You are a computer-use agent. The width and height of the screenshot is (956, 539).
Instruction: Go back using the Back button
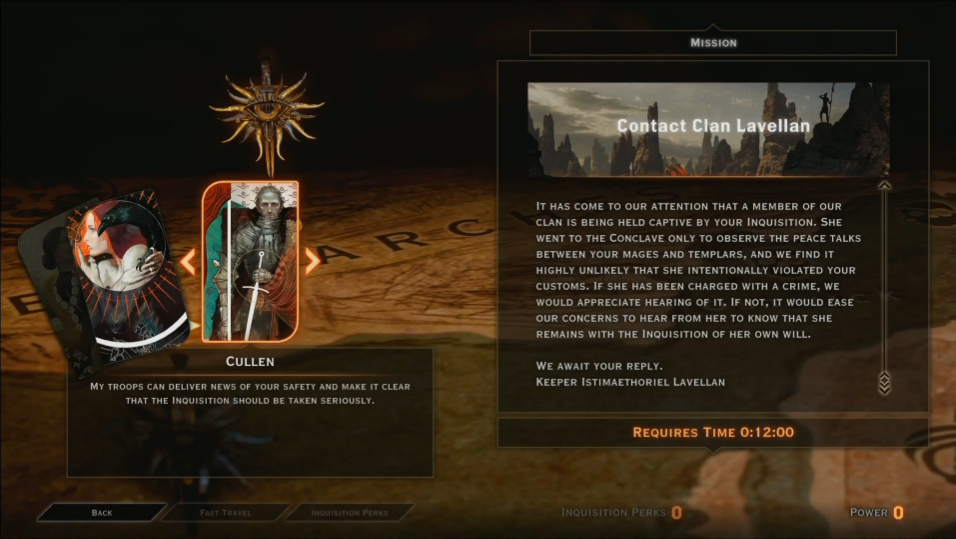click(101, 513)
